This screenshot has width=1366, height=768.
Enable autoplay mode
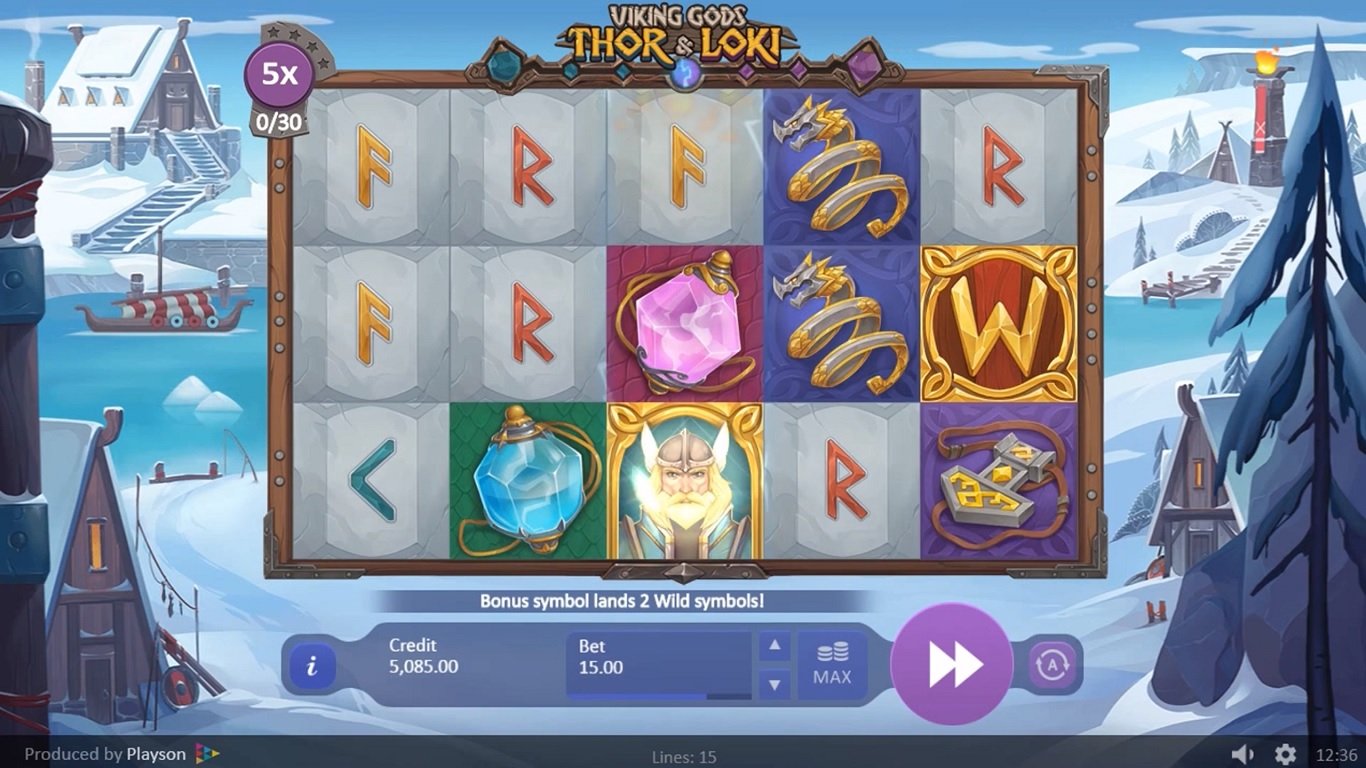click(x=1052, y=665)
